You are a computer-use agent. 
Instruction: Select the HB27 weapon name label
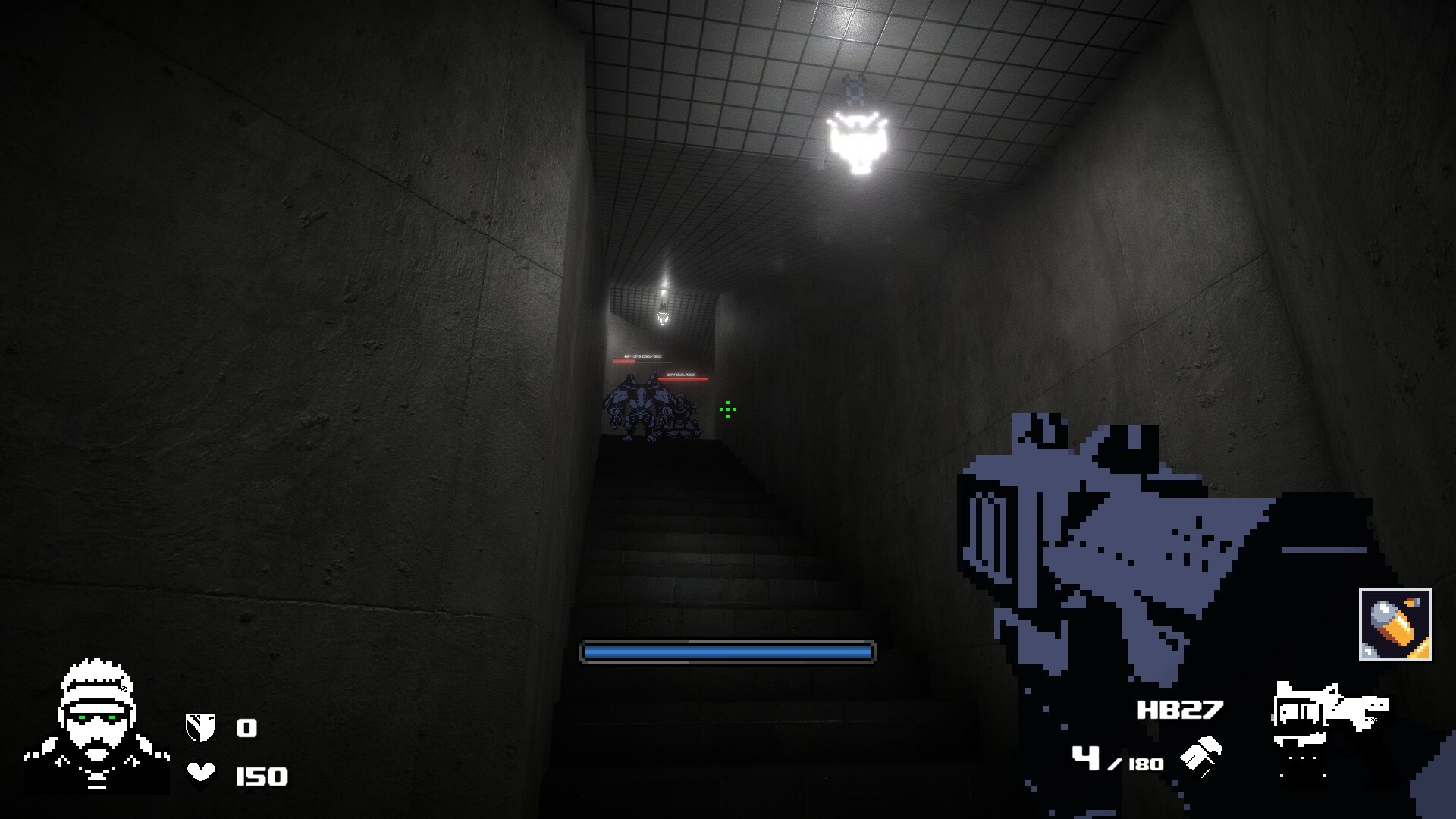pos(1180,708)
